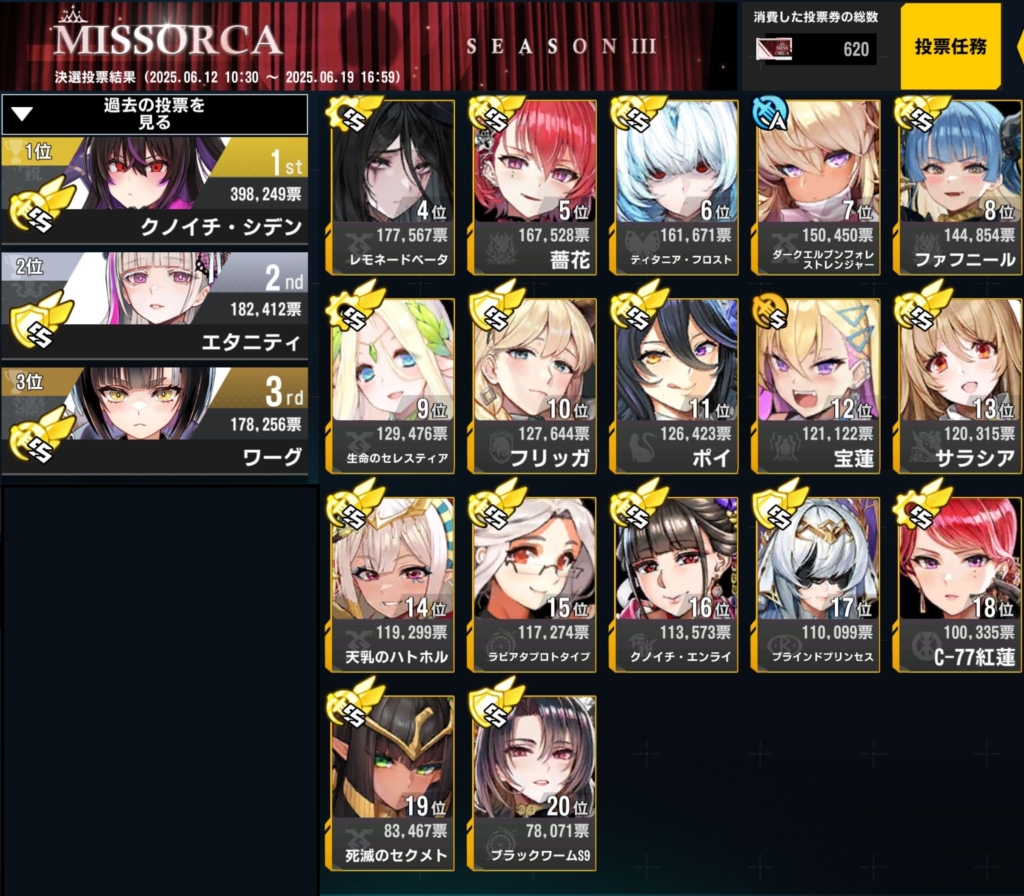
Task: Open the 6位 ティタニア・フロスト card
Action: [x=677, y=187]
